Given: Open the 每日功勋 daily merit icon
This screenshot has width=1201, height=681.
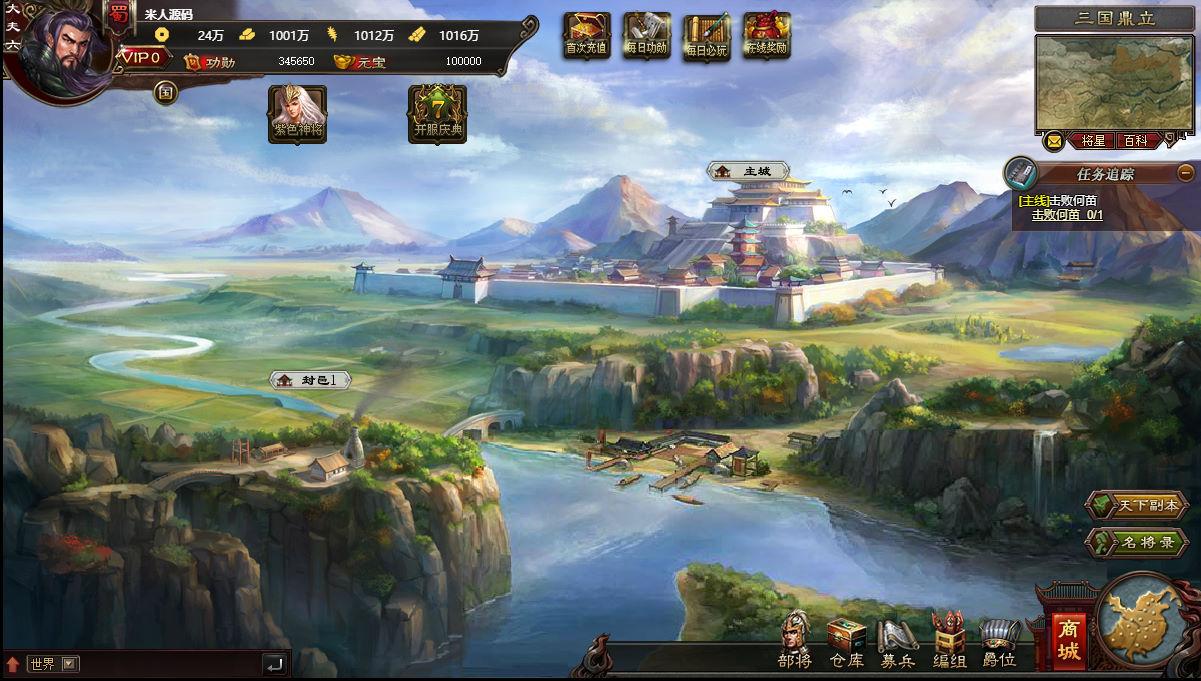Looking at the screenshot, I should coord(646,35).
